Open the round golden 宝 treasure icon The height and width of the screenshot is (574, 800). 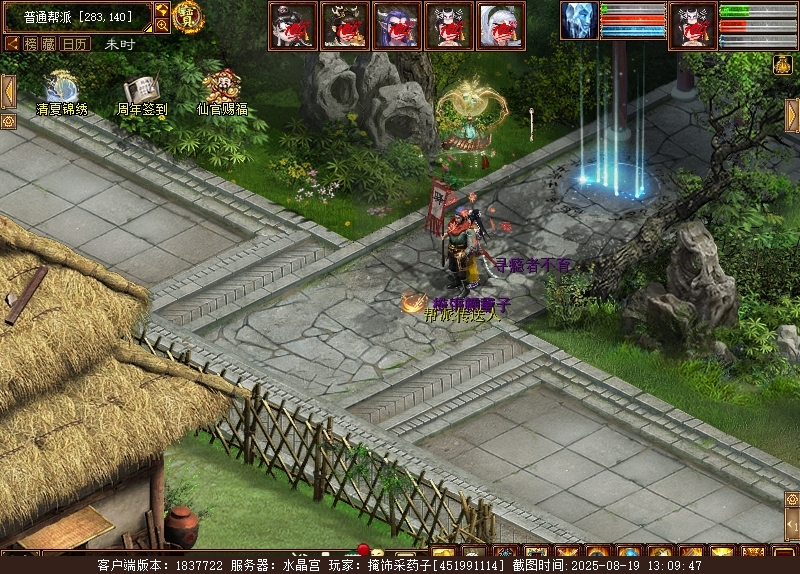coord(188,16)
